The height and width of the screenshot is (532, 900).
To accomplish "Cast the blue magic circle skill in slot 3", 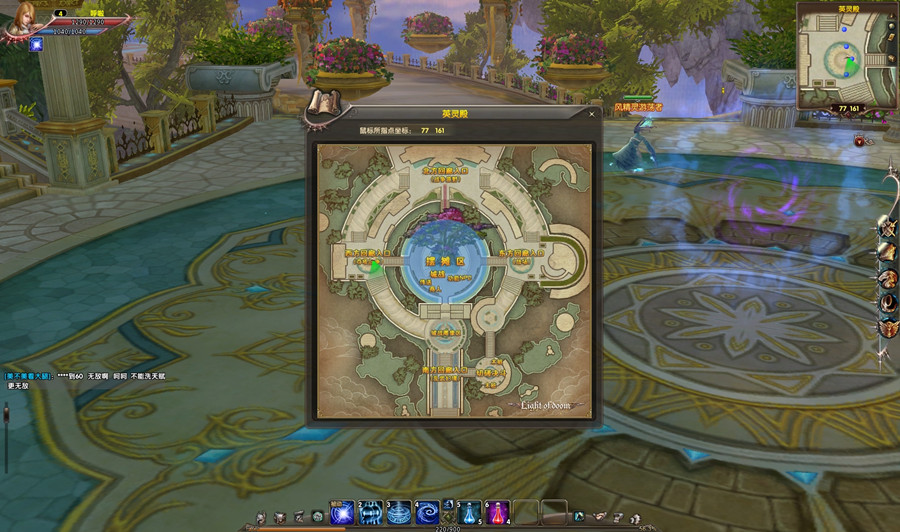I will 399,513.
